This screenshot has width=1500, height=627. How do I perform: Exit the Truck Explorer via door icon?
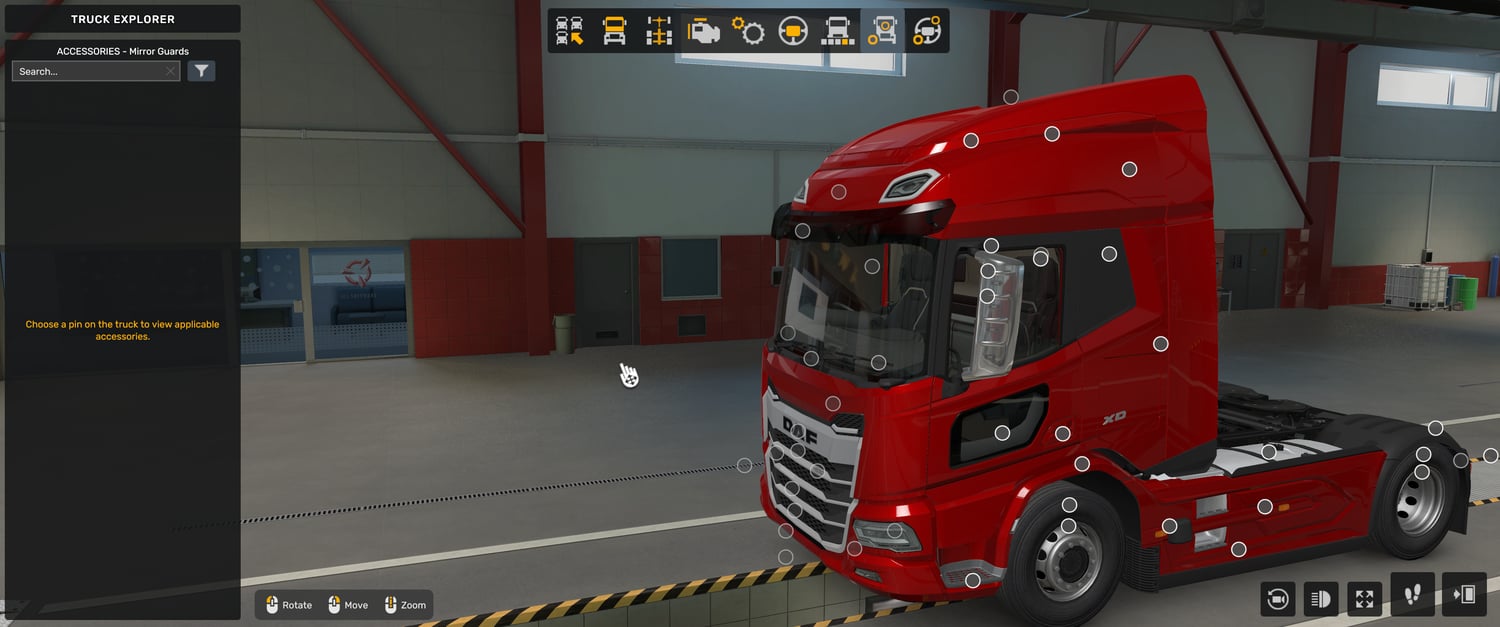pos(1464,595)
